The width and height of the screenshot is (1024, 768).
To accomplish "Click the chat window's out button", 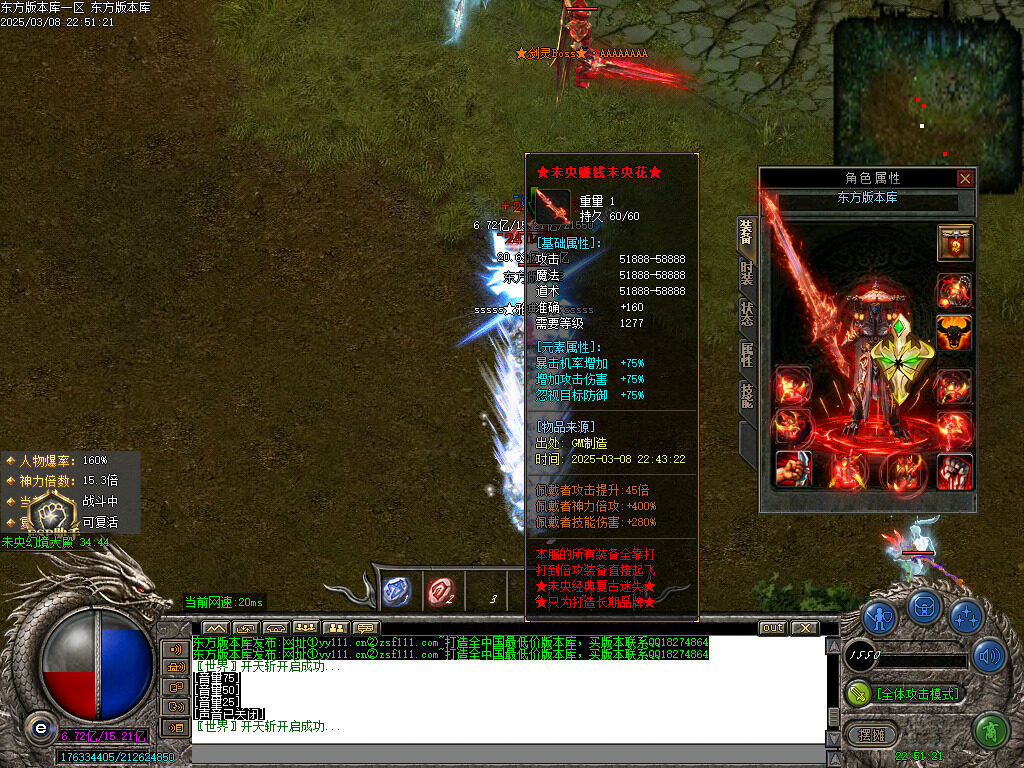I will tap(772, 628).
